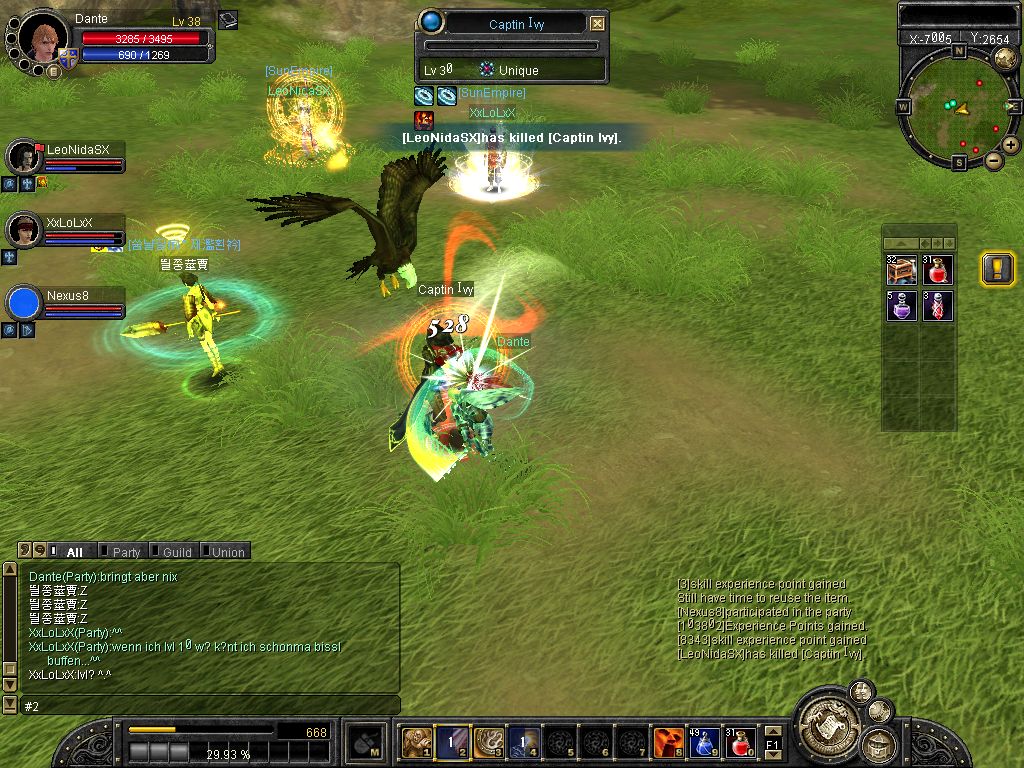Use the red health potion in hotbar
Image resolution: width=1024 pixels, height=768 pixels.
741,742
